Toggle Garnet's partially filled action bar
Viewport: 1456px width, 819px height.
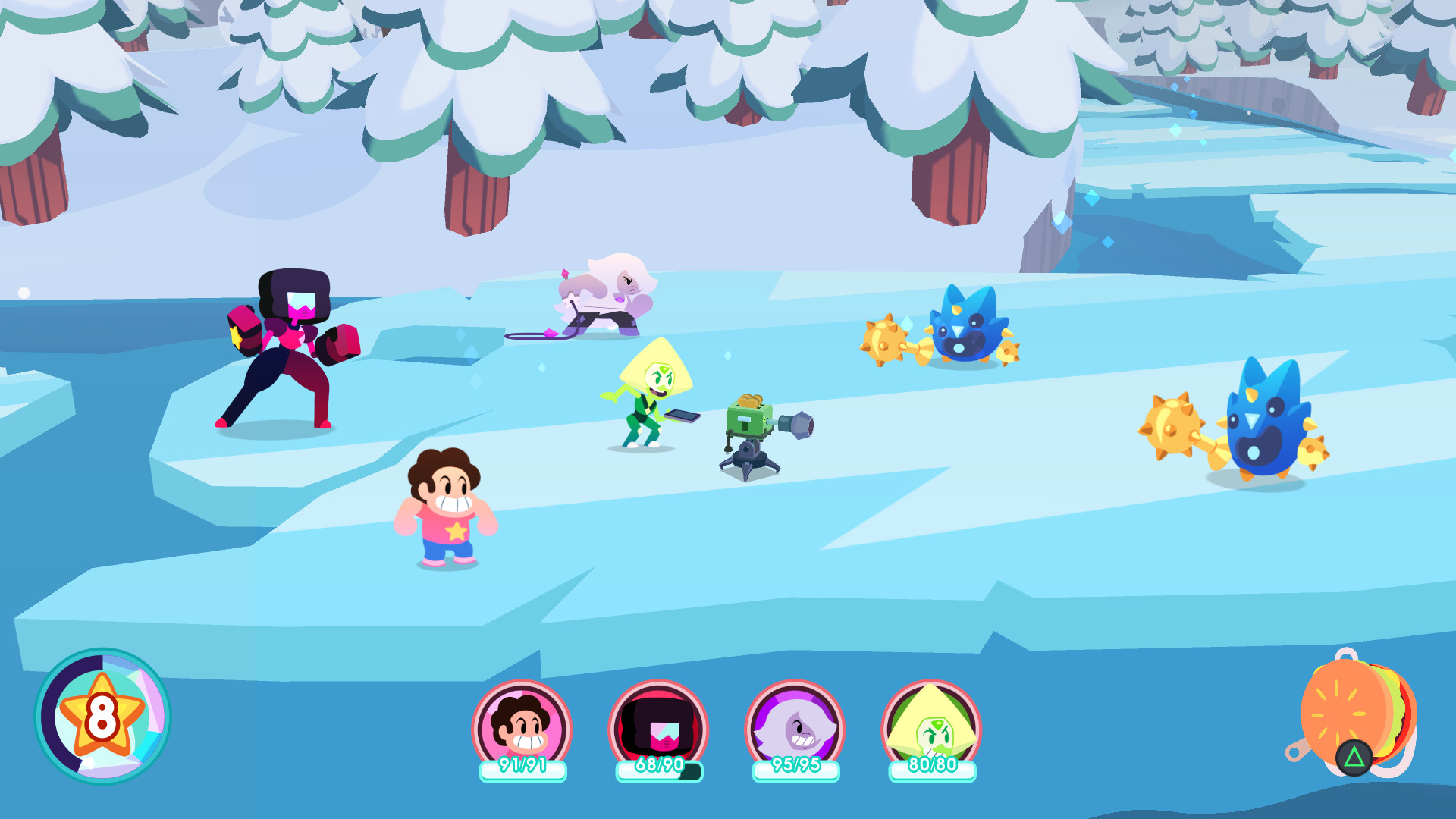655,768
